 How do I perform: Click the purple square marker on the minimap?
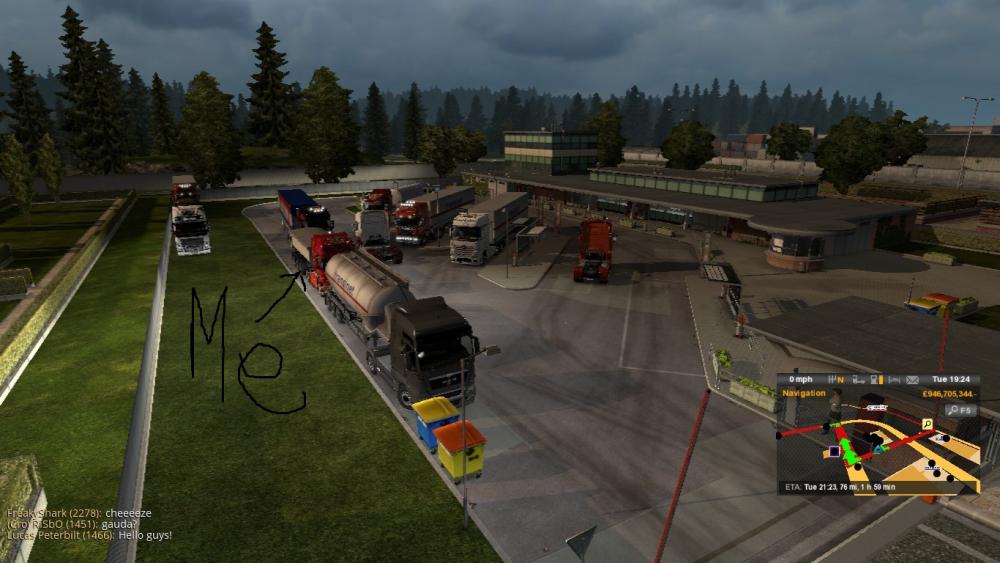tap(833, 452)
